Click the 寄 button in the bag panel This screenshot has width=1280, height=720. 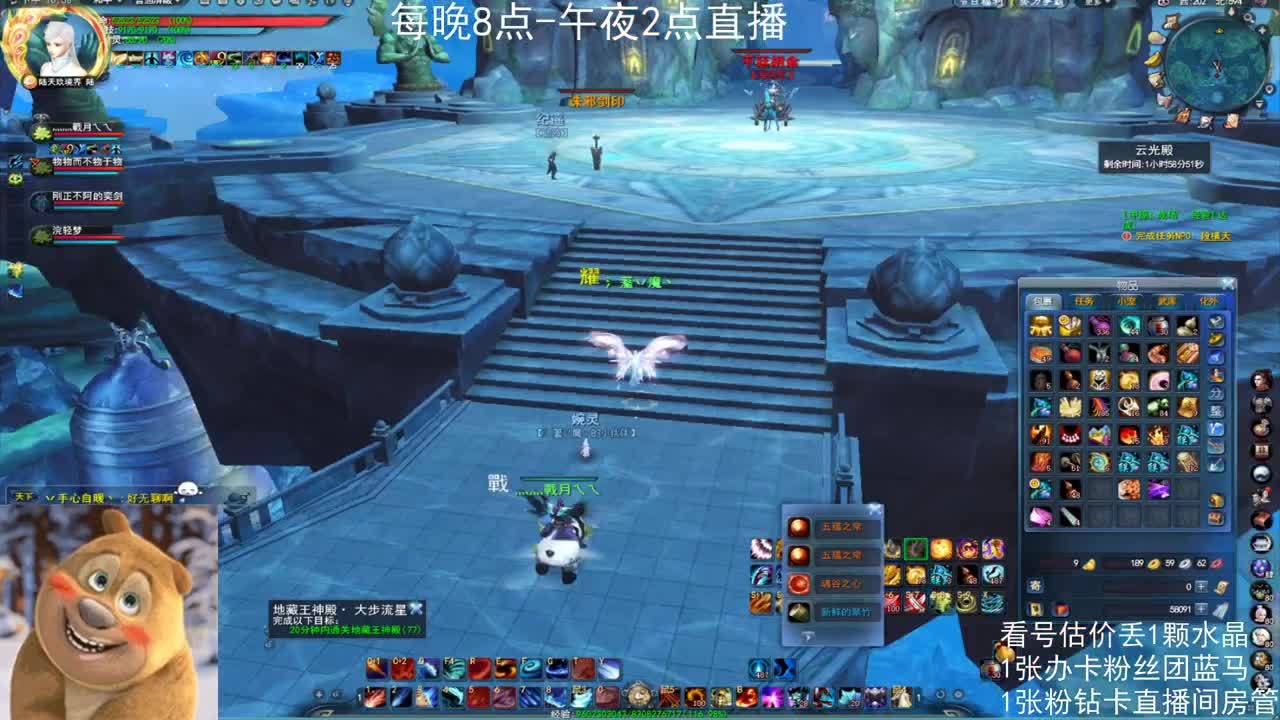click(1033, 584)
